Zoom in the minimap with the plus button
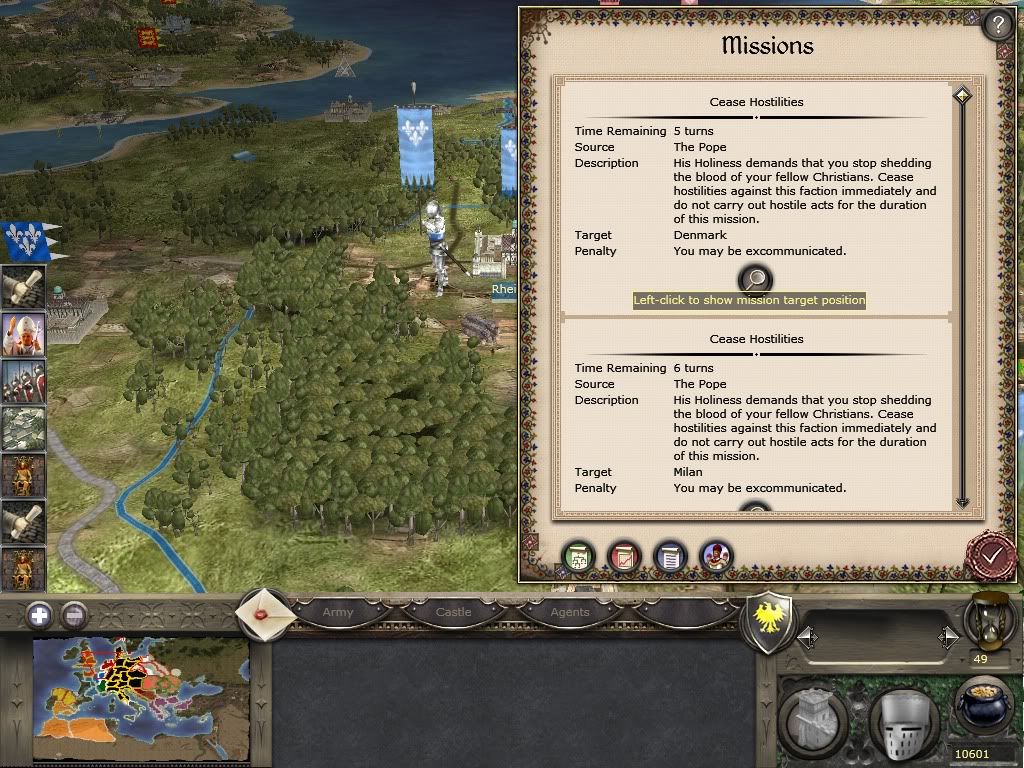 click(x=39, y=615)
